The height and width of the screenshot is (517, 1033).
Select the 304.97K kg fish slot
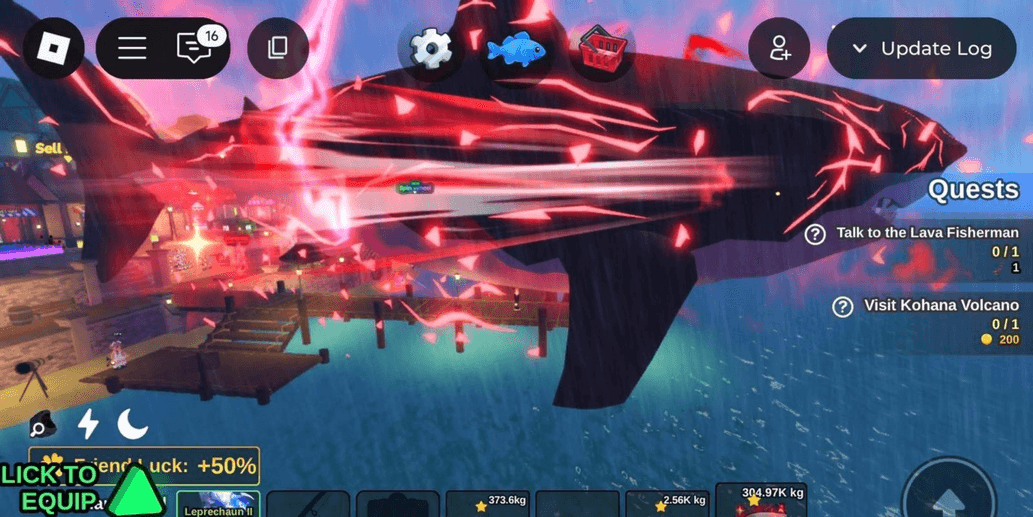click(x=761, y=500)
